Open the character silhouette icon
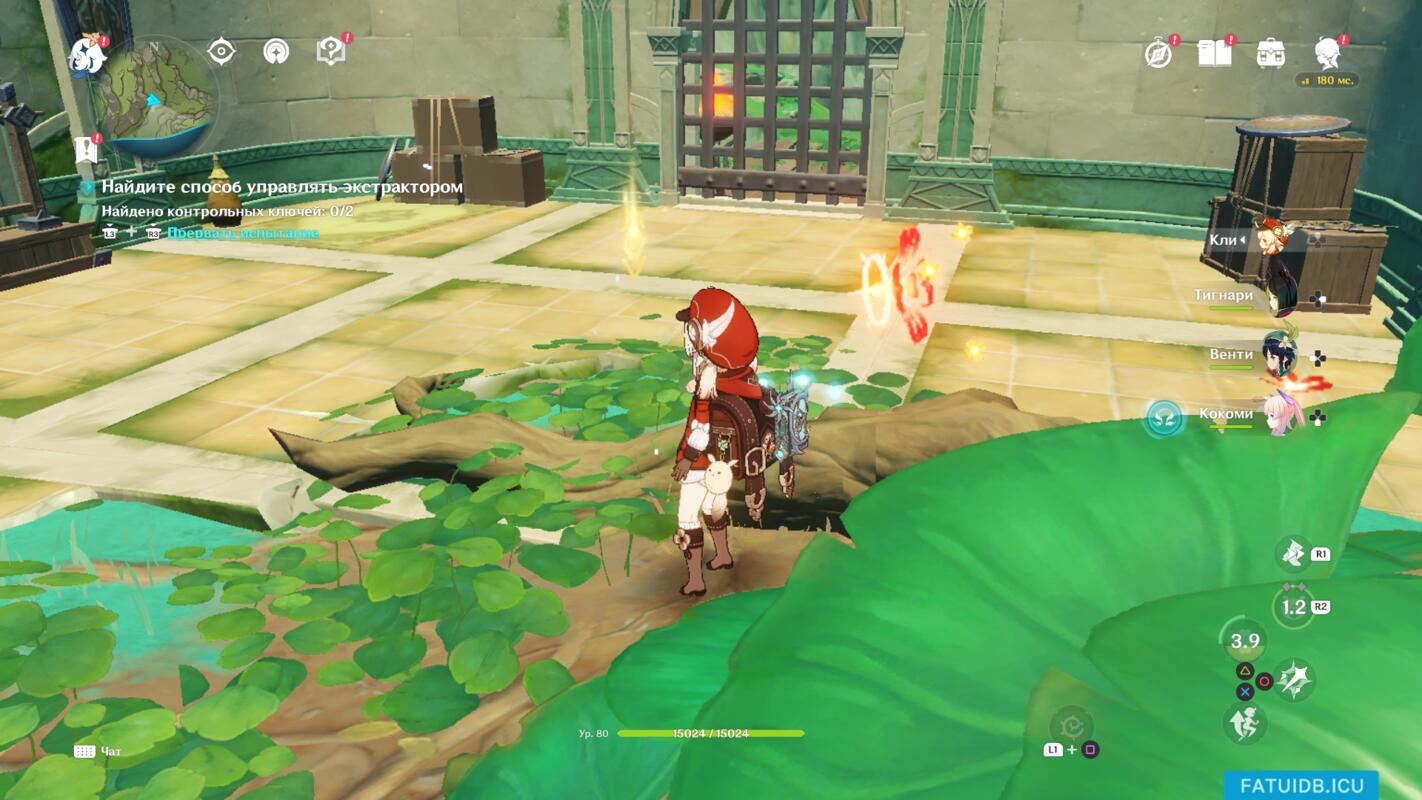Screen dimensions: 1422x800 click(1328, 52)
